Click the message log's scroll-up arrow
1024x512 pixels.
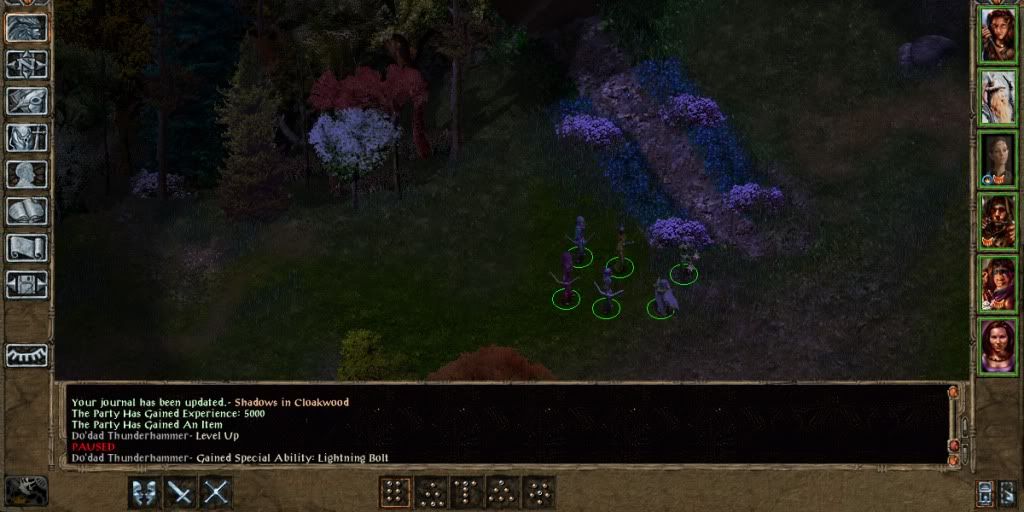tap(953, 392)
